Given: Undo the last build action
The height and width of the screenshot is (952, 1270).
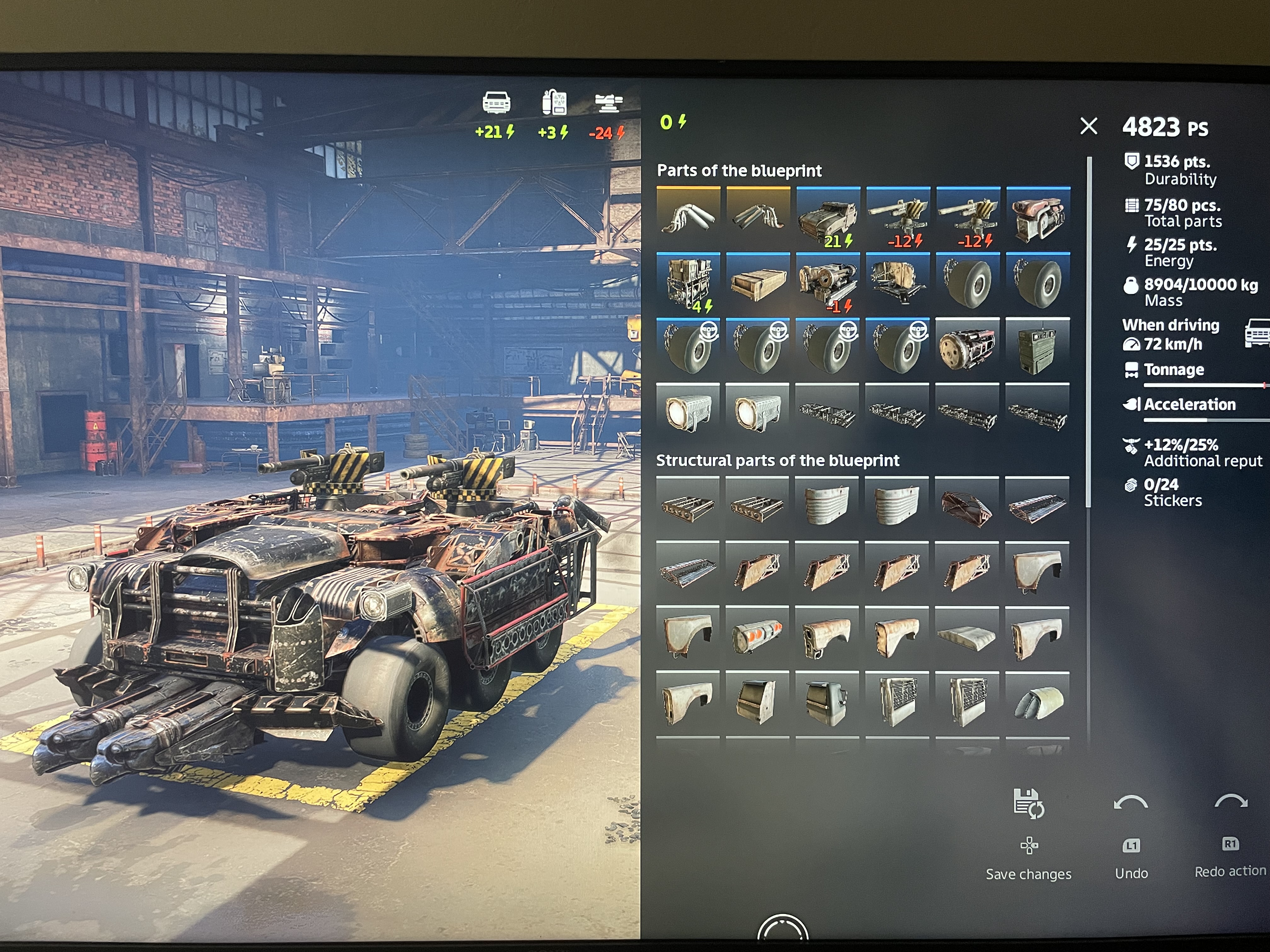Looking at the screenshot, I should coord(1130,803).
